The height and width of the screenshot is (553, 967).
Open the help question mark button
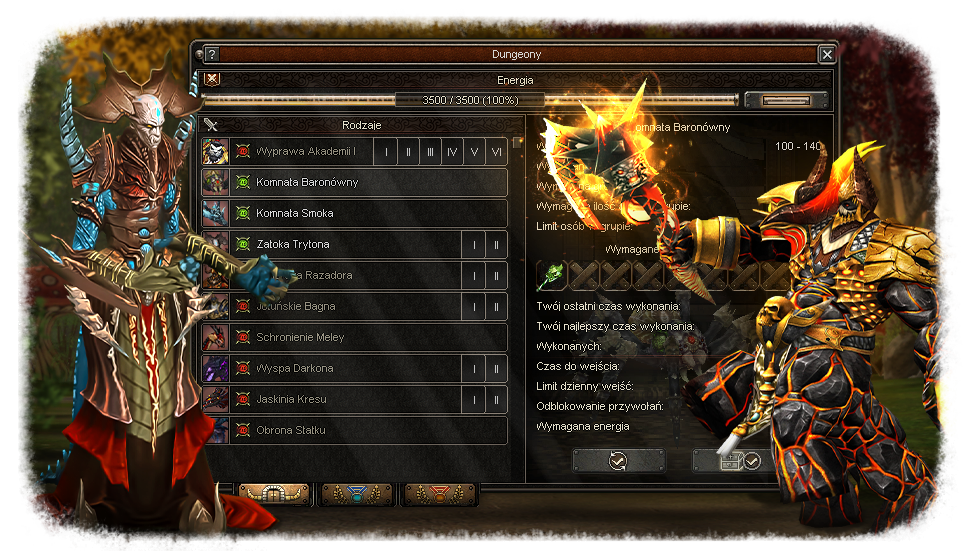[211, 54]
